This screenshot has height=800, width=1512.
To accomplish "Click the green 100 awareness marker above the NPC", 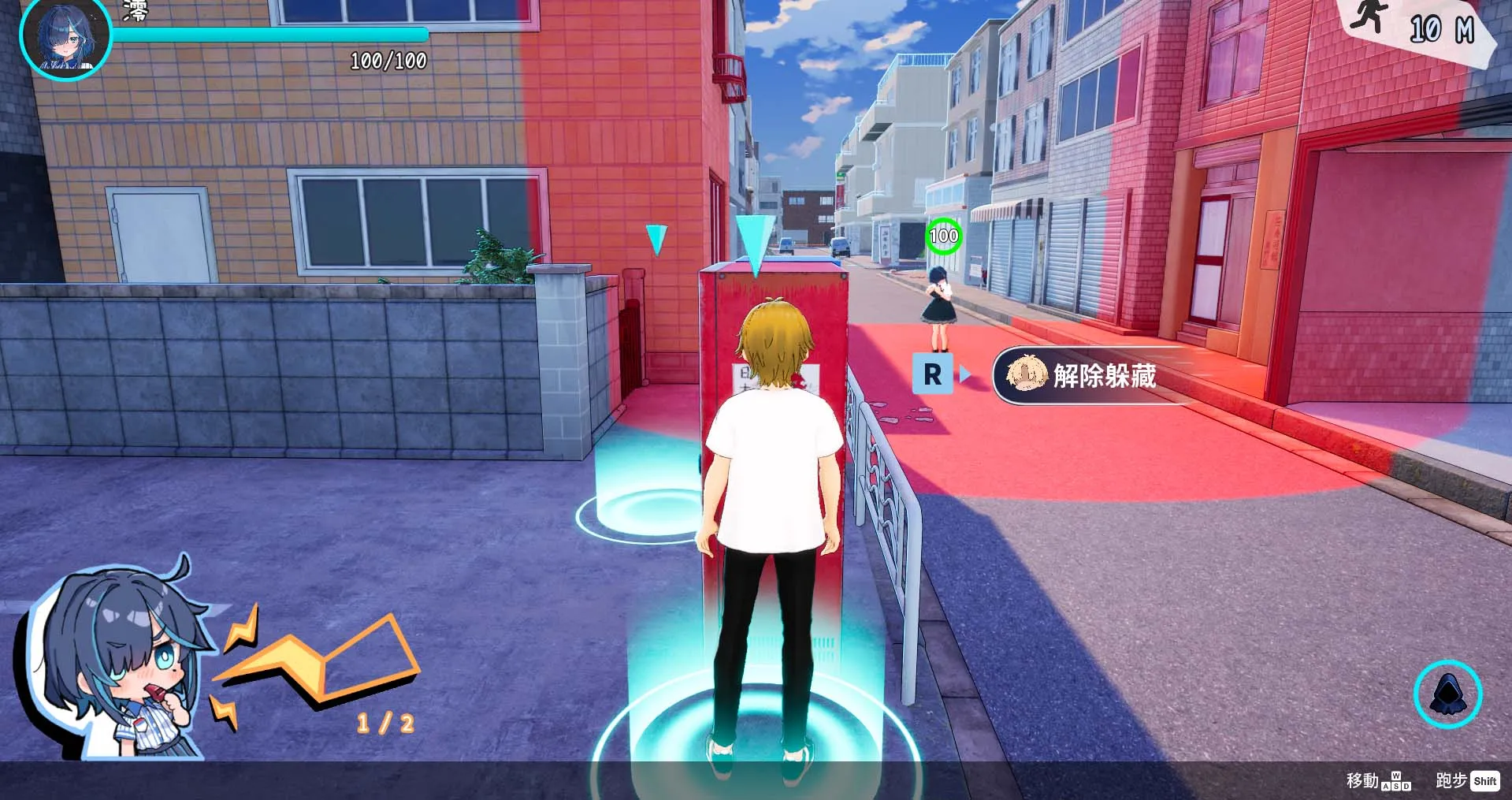I will 942,235.
